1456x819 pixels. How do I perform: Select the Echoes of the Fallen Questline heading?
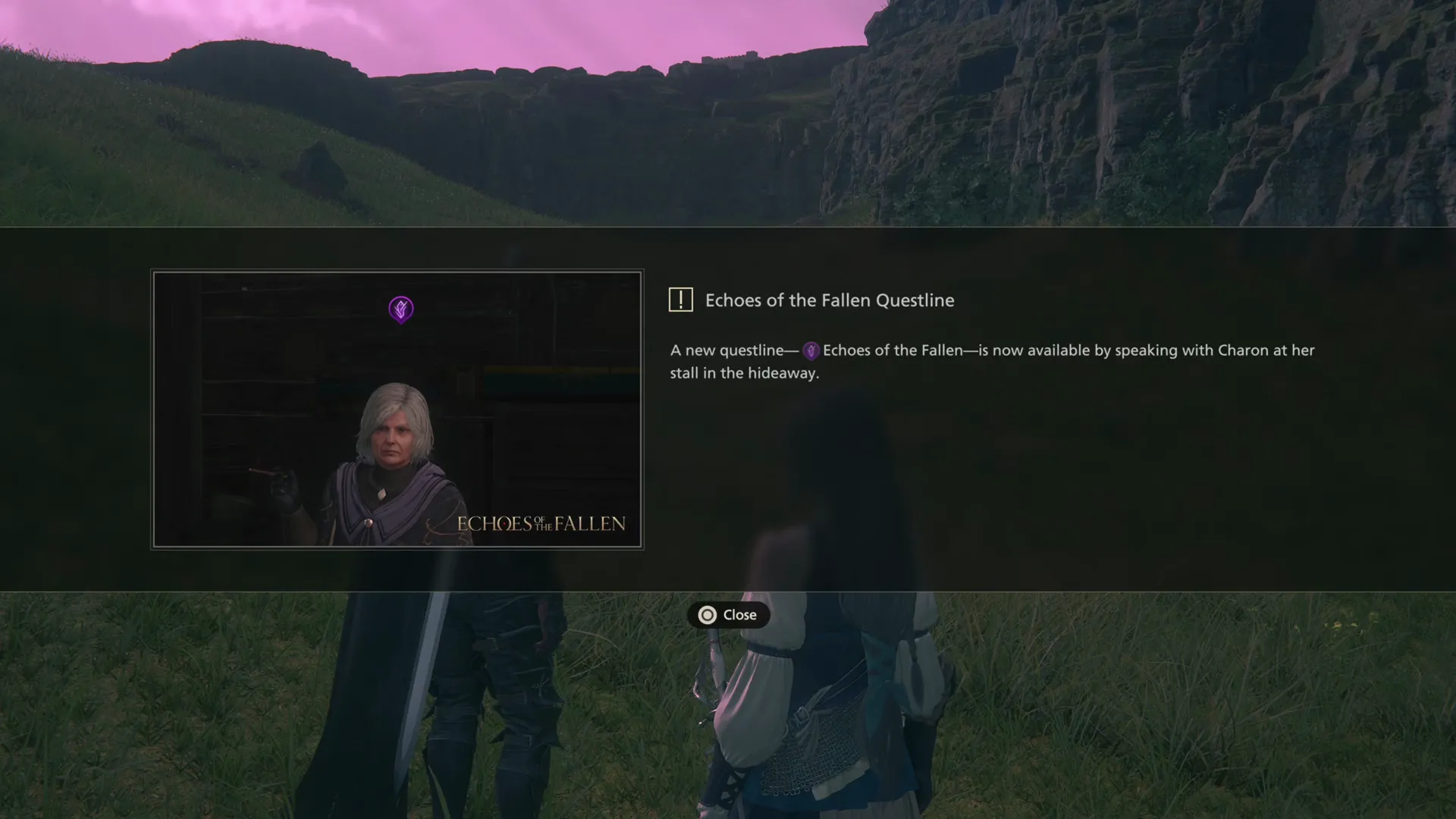pos(830,300)
